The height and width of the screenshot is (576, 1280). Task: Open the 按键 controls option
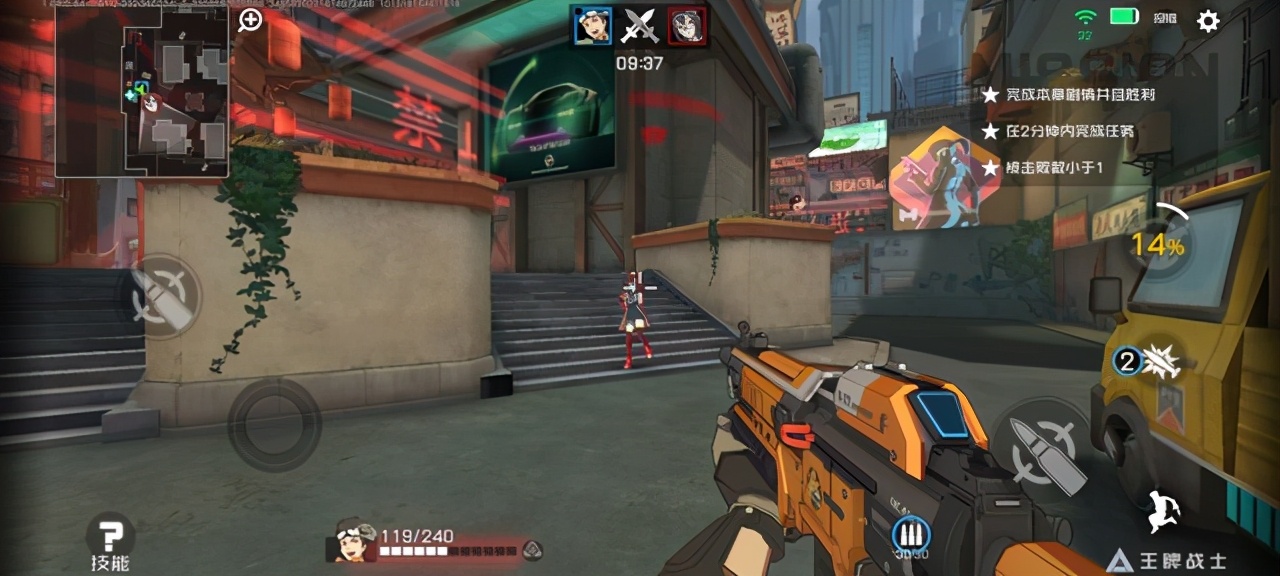click(x=1164, y=18)
